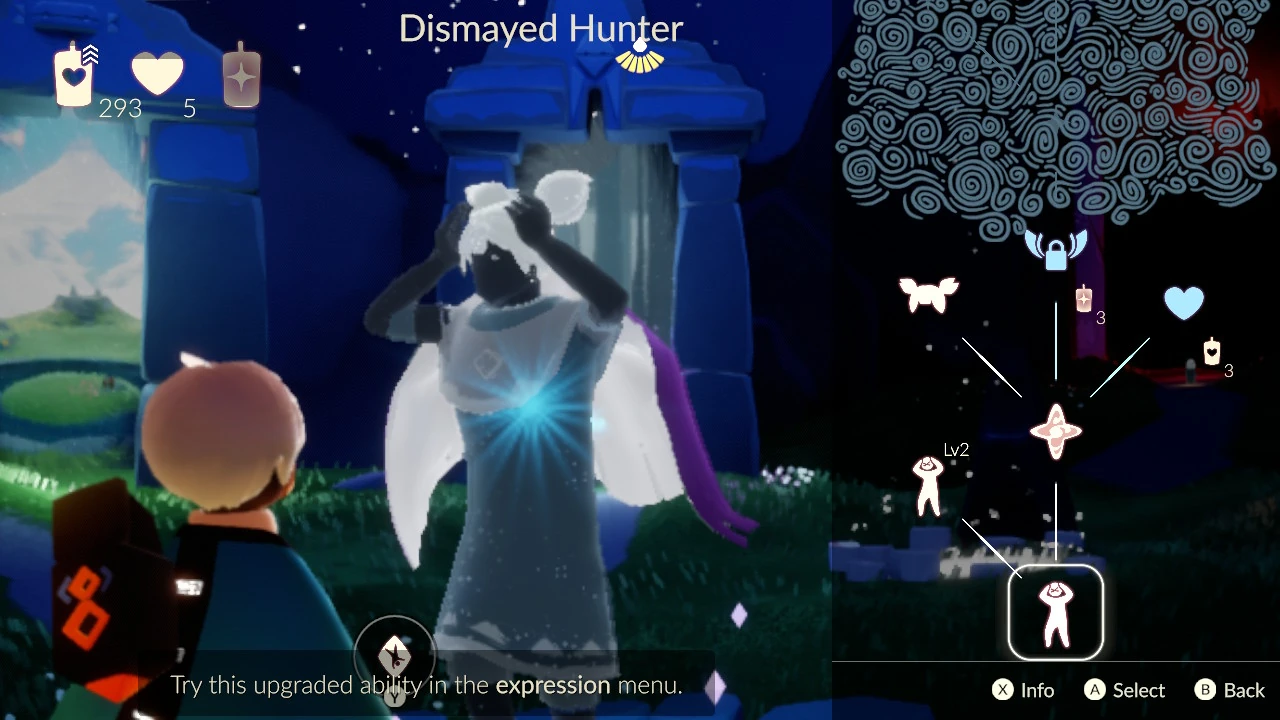This screenshot has width=1280, height=720.
Task: Open Info for the selected node
Action: click(1022, 689)
